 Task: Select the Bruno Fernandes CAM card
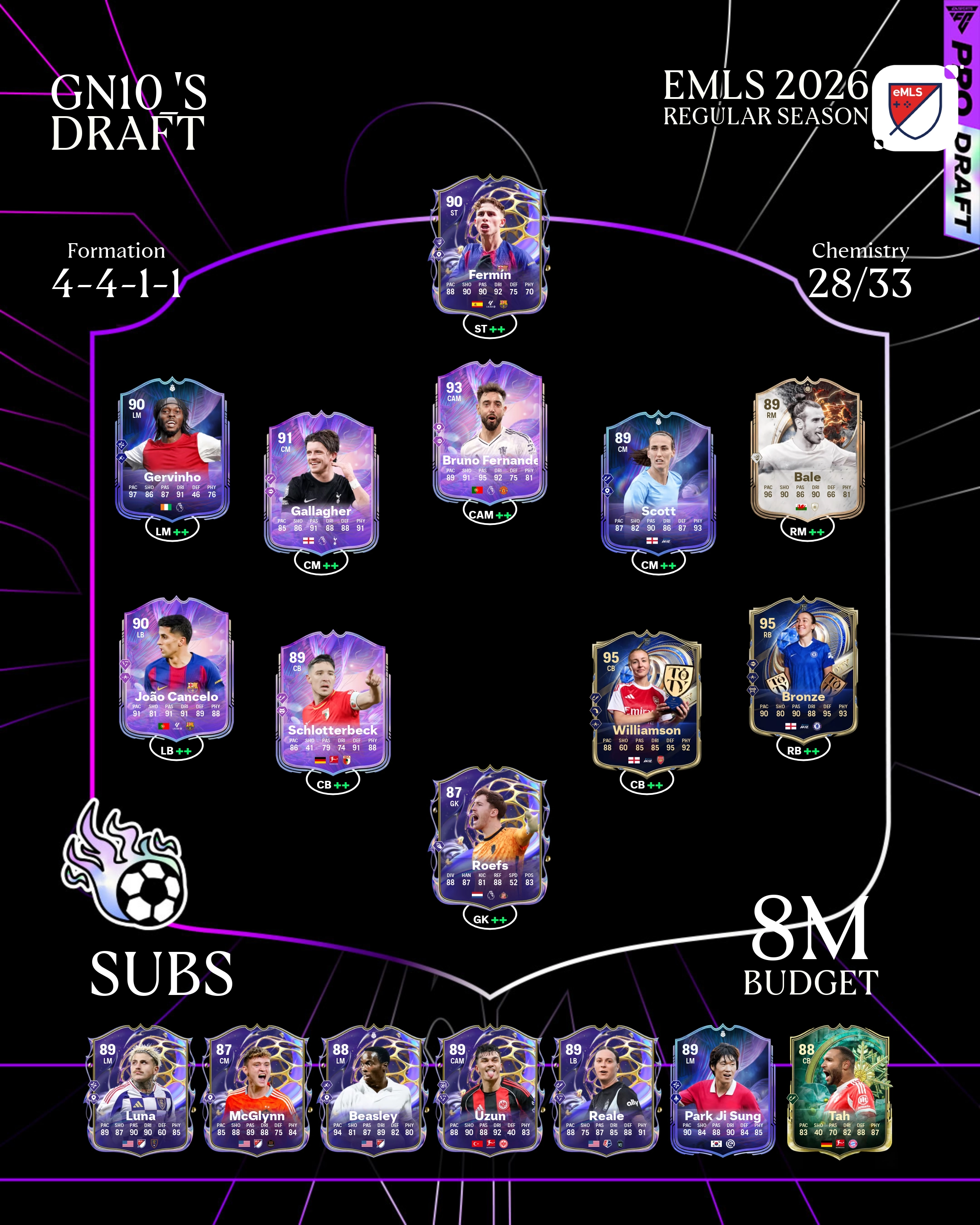(490, 433)
